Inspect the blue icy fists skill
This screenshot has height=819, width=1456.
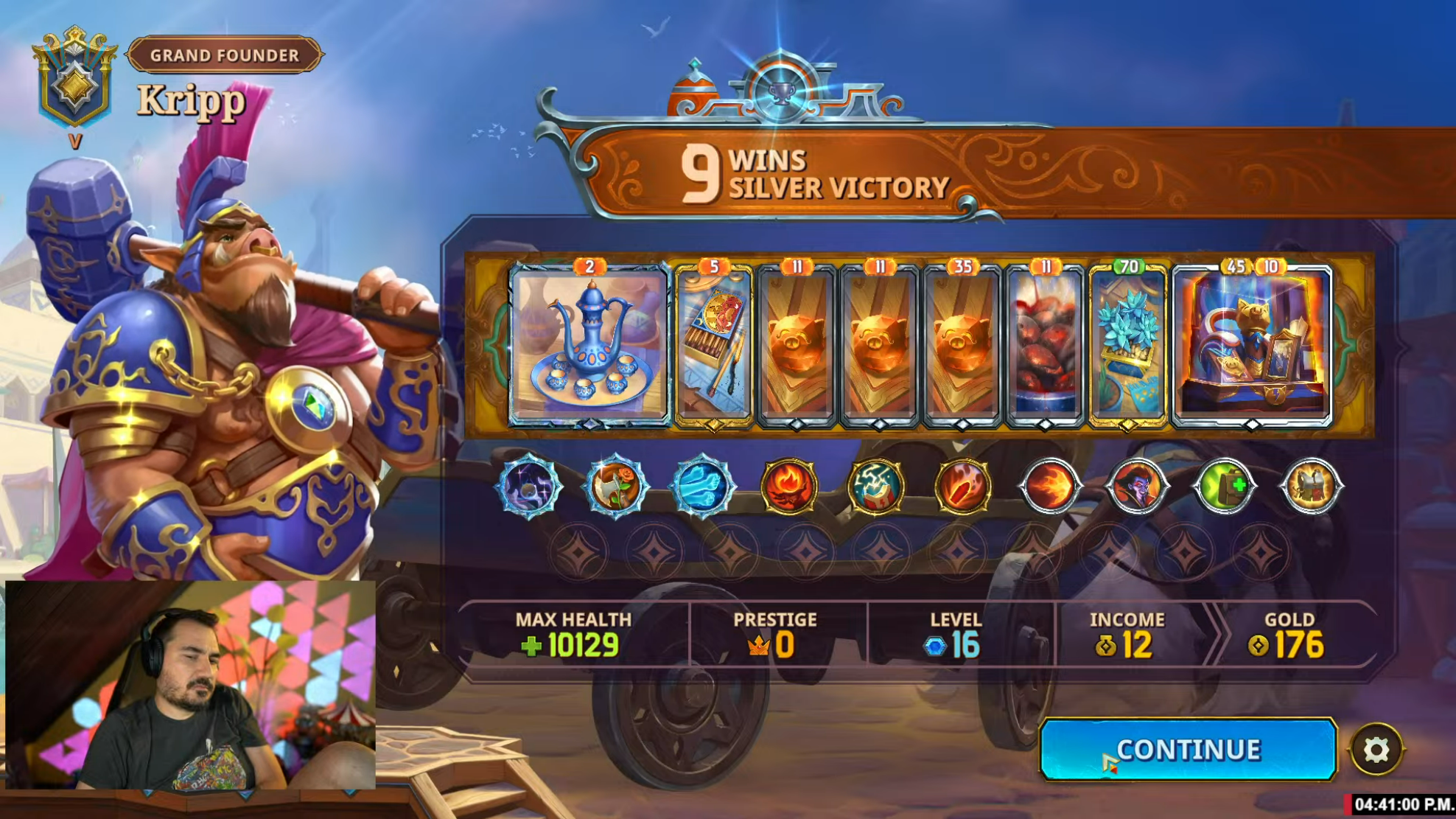pos(702,487)
